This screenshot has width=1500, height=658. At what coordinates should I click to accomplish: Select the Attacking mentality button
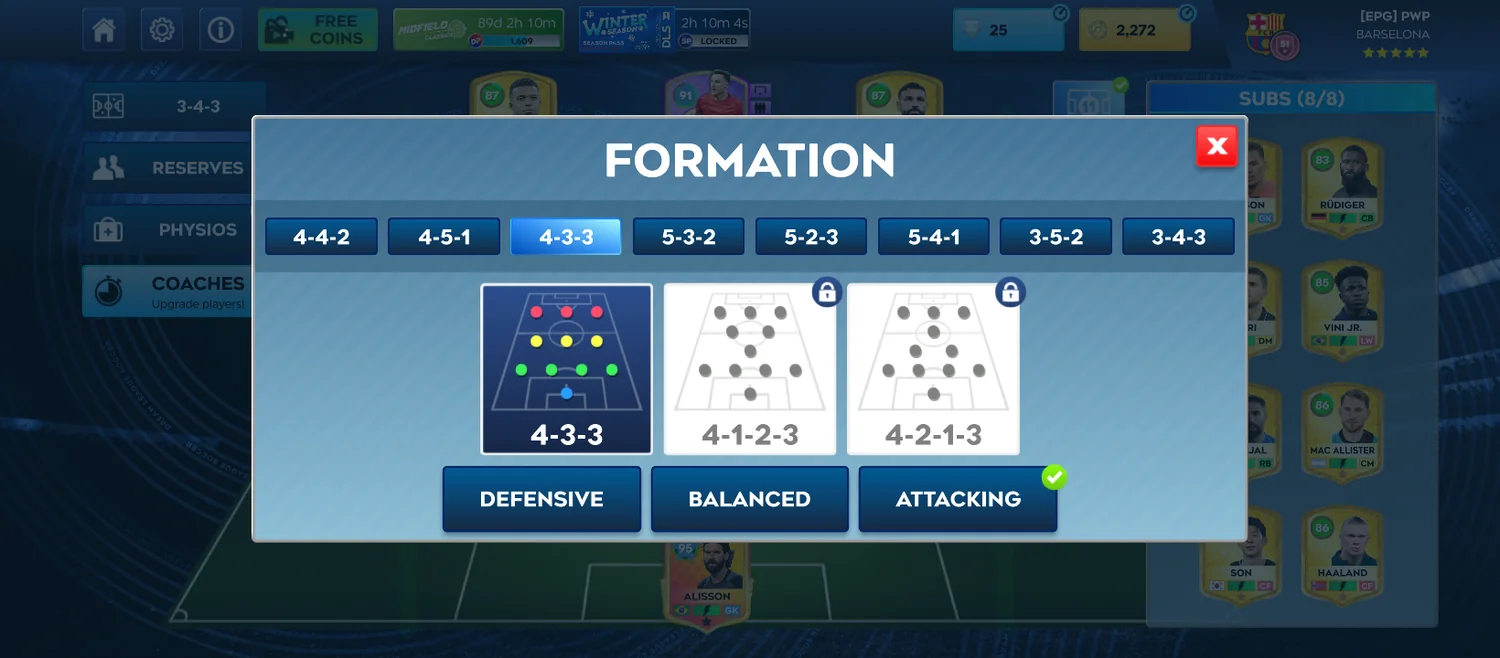tap(957, 499)
